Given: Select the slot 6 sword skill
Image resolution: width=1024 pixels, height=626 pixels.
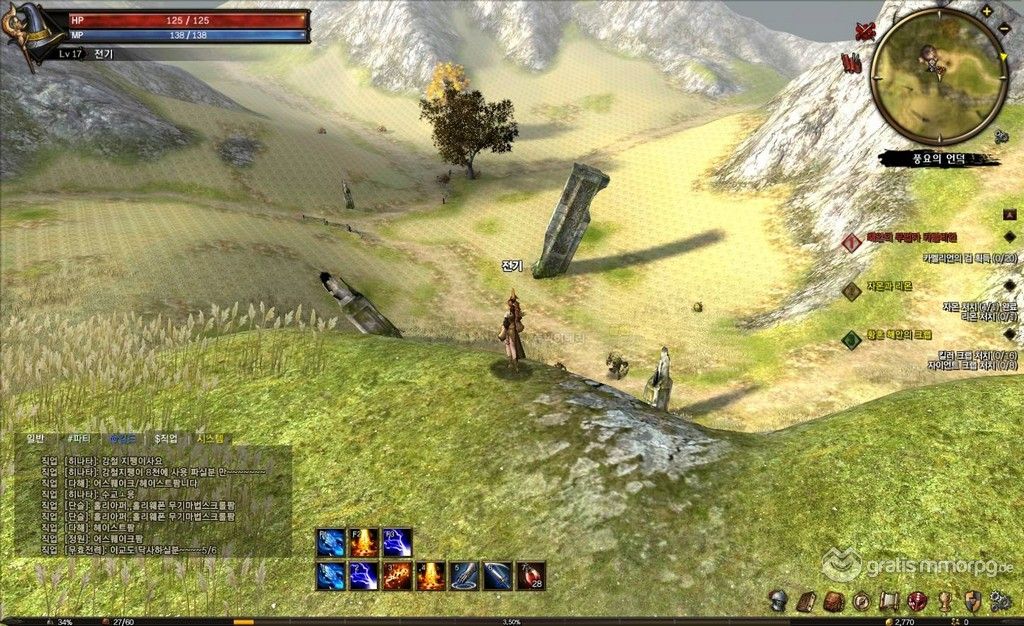Looking at the screenshot, I should click(497, 576).
